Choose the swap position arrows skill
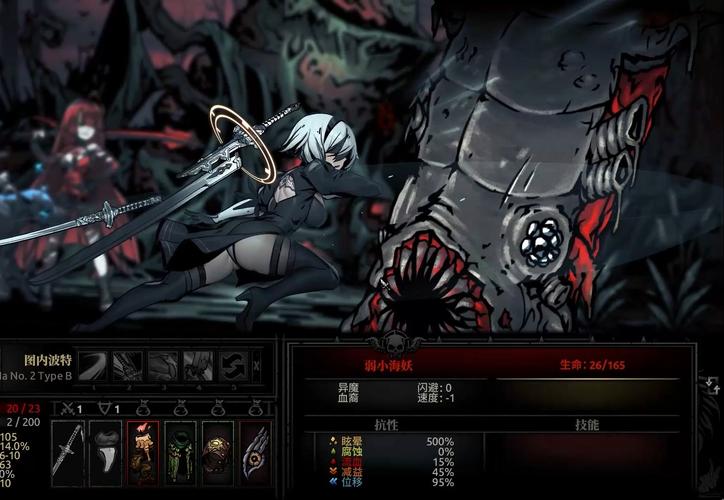 [x=232, y=366]
